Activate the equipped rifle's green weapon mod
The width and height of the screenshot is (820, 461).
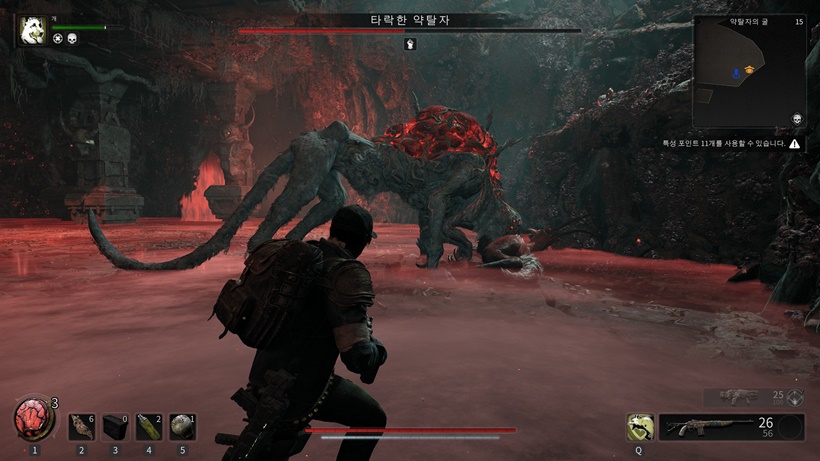click(x=638, y=428)
